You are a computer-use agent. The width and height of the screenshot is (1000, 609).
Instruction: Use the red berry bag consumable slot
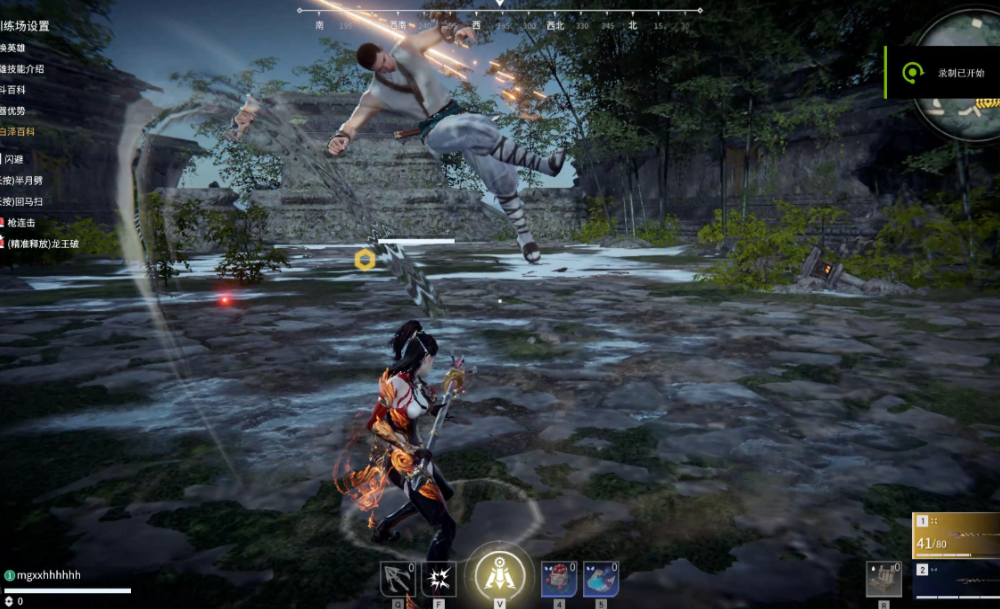(559, 580)
